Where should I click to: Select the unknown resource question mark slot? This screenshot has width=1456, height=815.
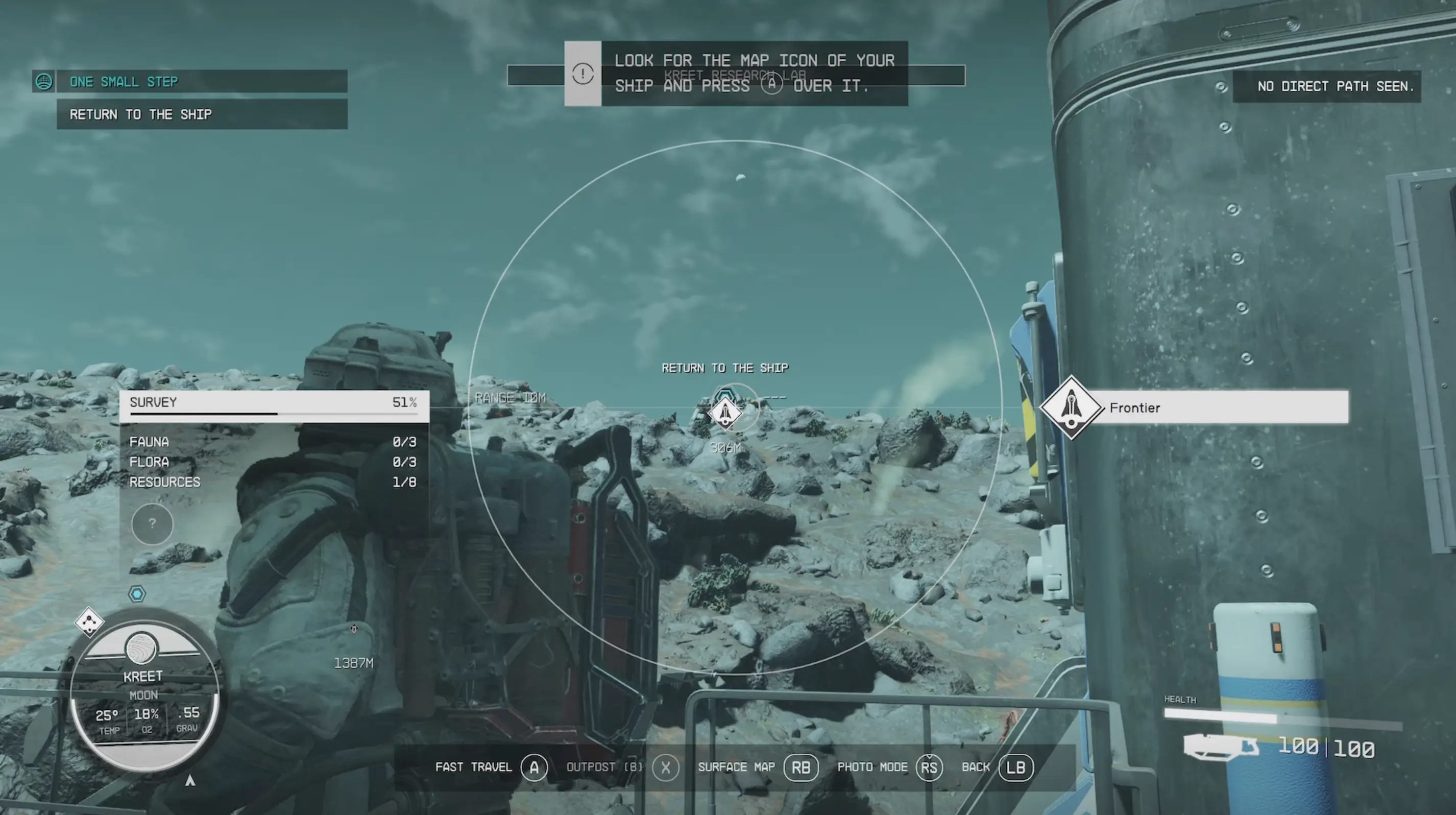(152, 524)
